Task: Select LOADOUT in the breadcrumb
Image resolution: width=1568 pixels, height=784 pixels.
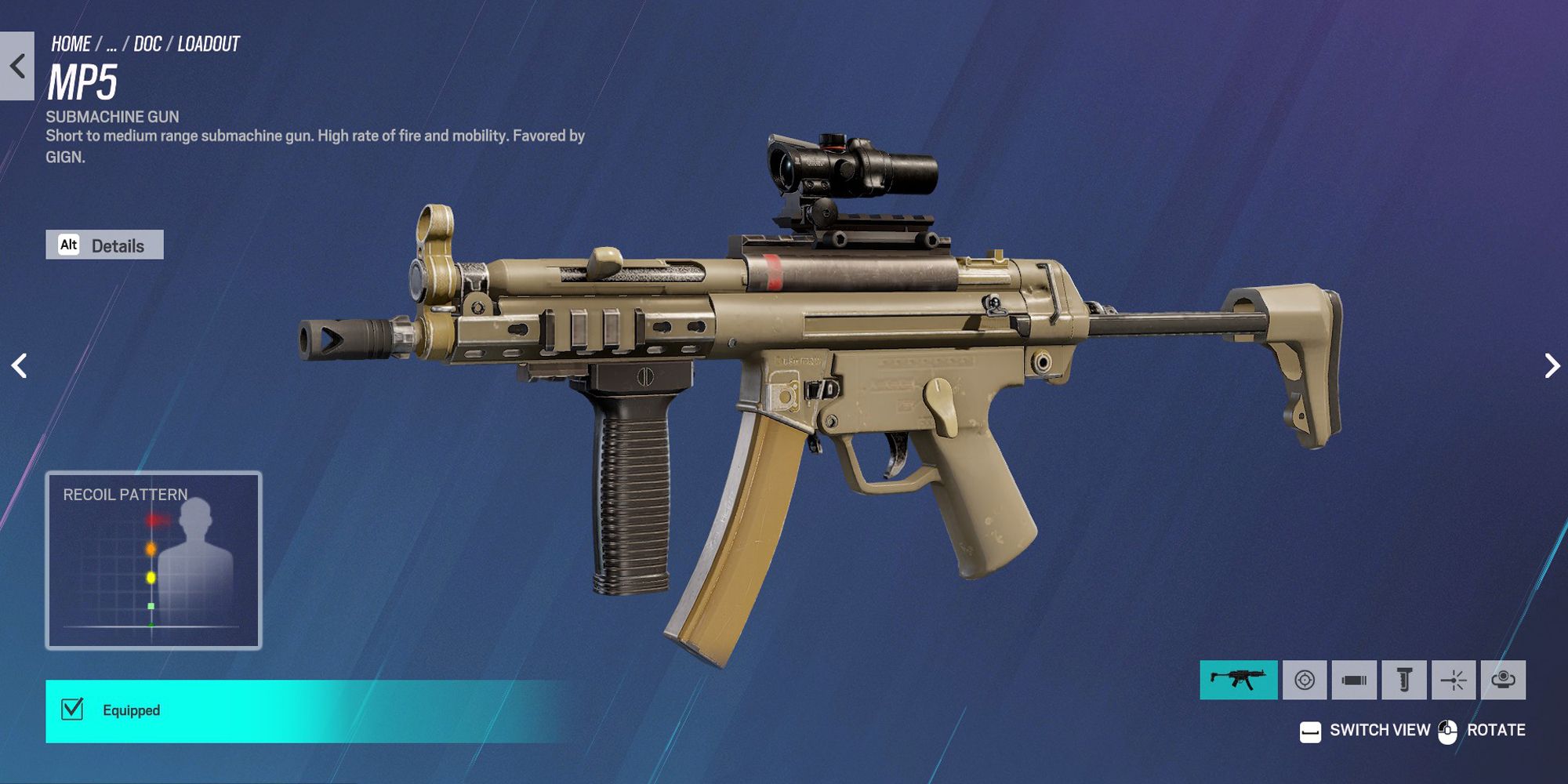Action: (x=209, y=45)
